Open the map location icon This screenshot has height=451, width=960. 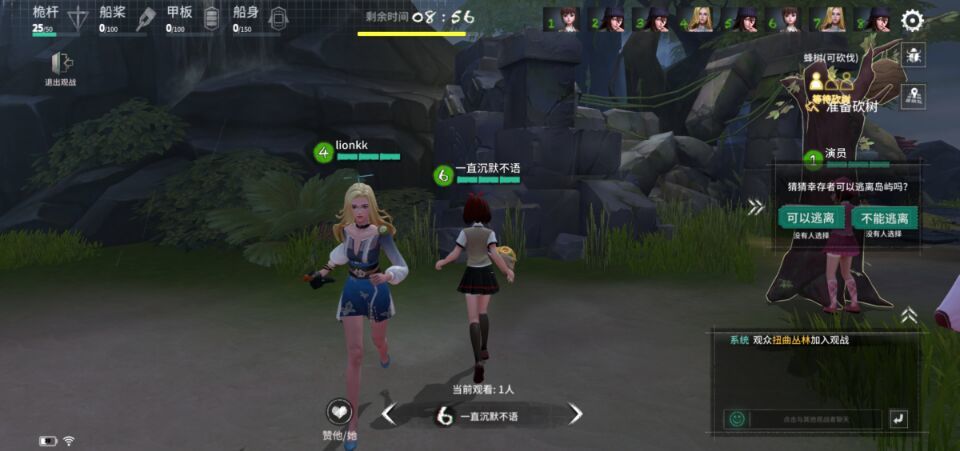tap(912, 96)
